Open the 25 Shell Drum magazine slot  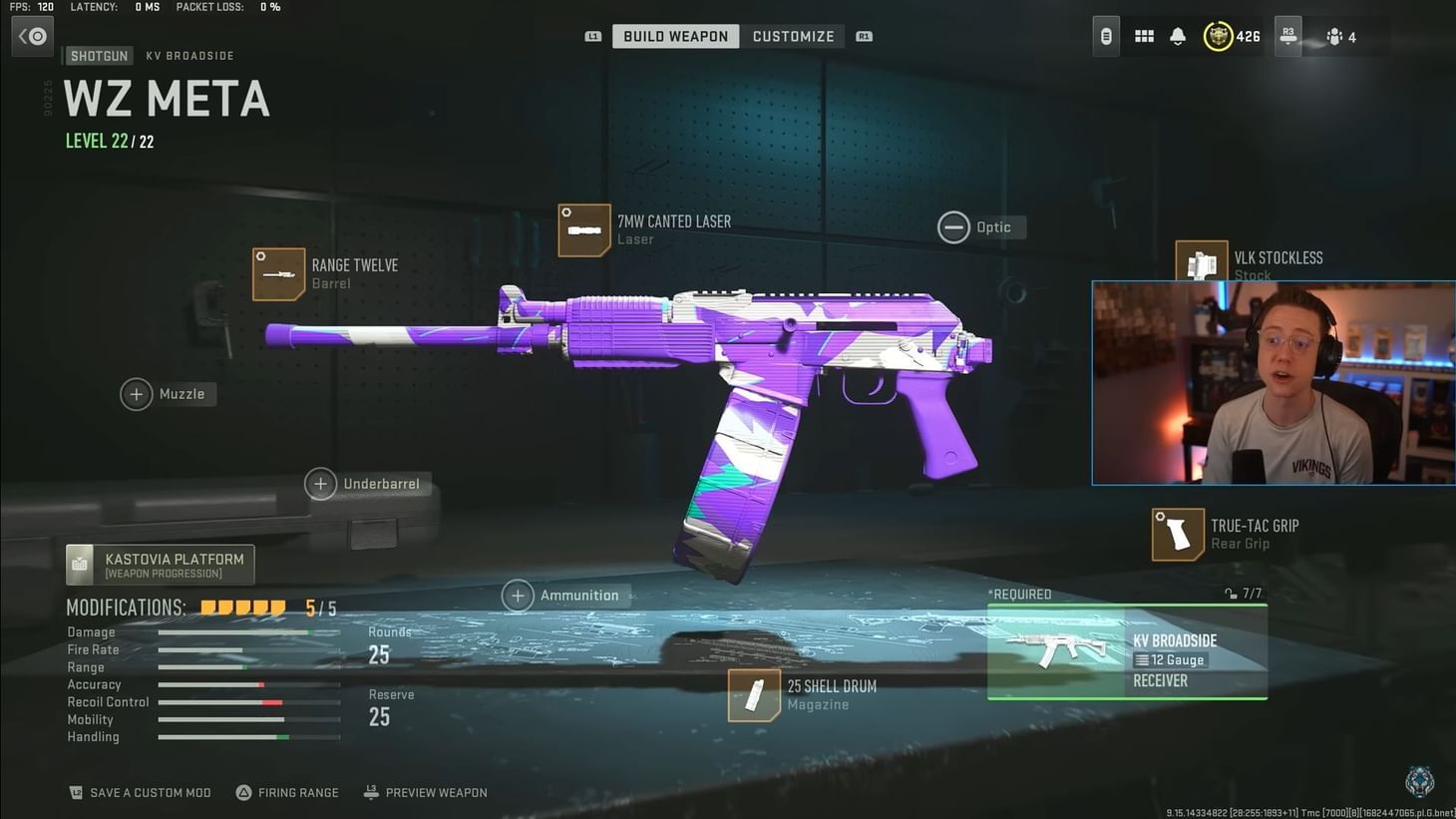coord(755,694)
